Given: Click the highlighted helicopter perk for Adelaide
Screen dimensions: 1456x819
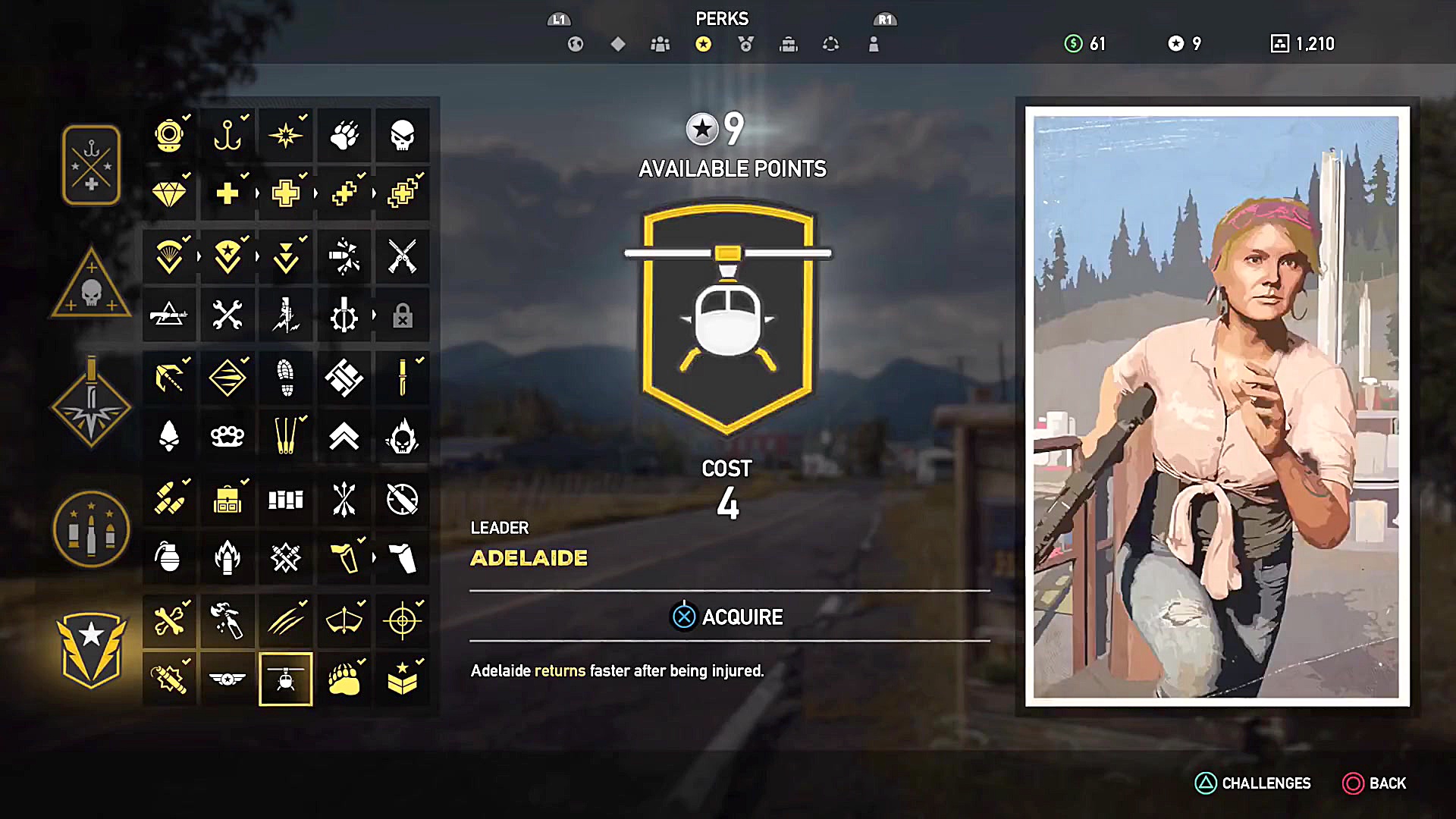Looking at the screenshot, I should (x=286, y=679).
